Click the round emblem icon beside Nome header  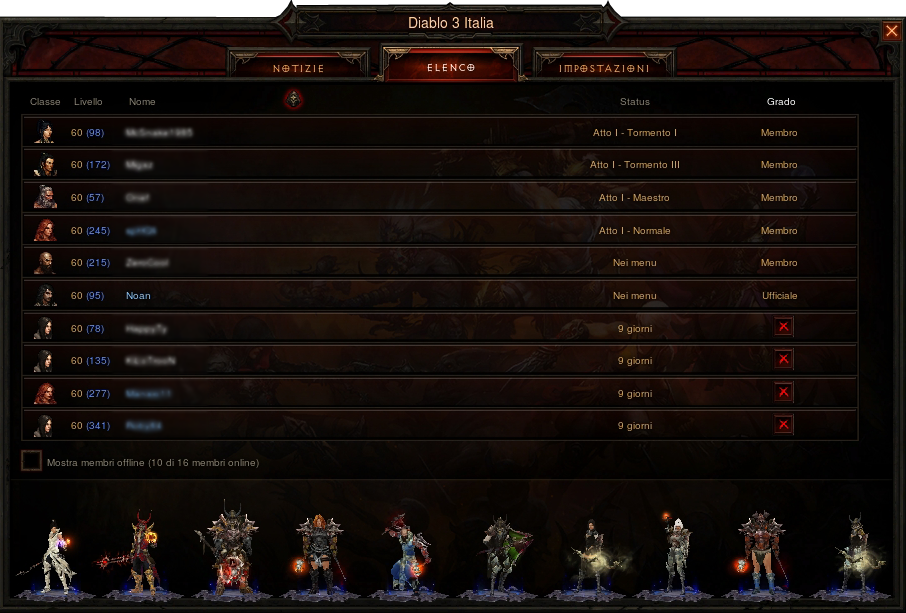point(293,99)
